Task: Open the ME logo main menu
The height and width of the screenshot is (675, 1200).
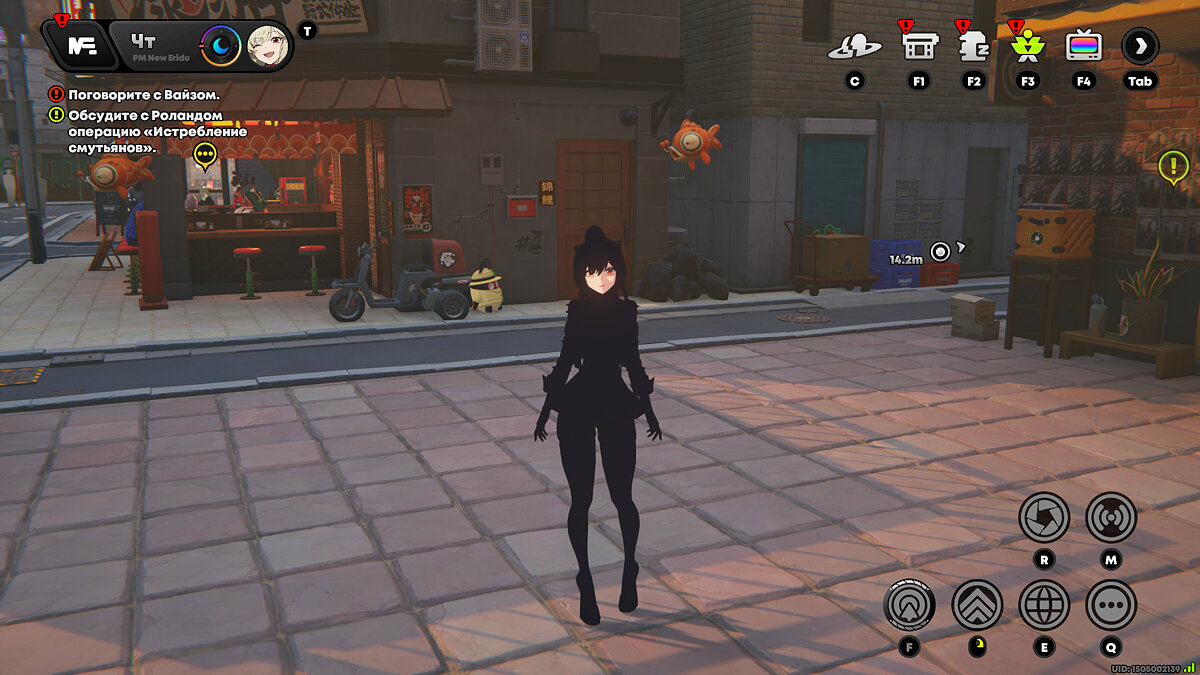Action: pyautogui.click(x=80, y=45)
